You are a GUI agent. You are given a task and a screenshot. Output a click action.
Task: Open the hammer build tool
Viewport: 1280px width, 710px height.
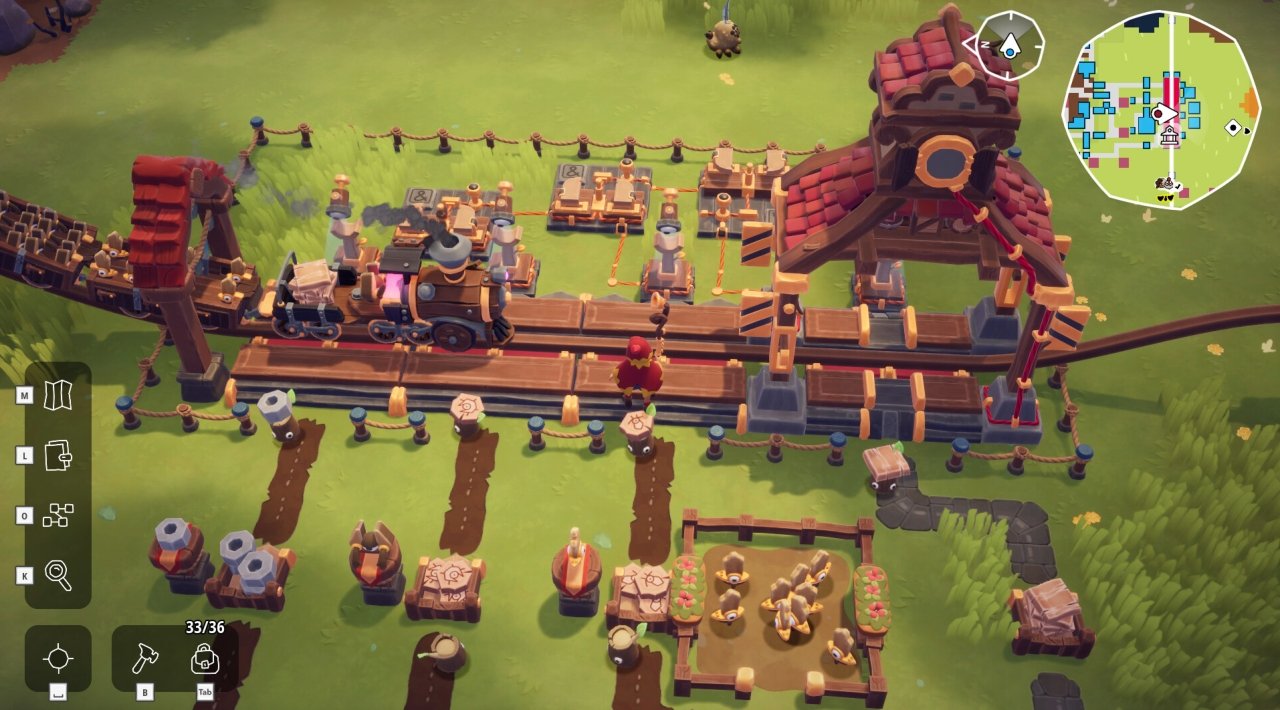[145, 658]
